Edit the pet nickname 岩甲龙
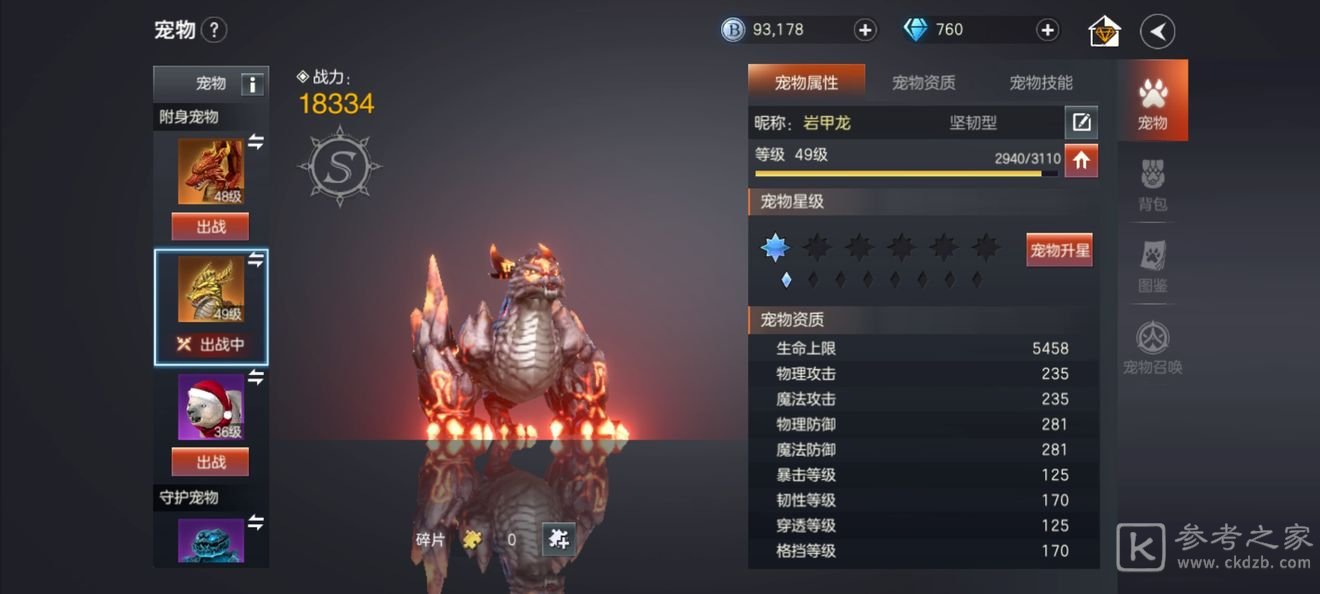The width and height of the screenshot is (1320, 594). (1080, 123)
